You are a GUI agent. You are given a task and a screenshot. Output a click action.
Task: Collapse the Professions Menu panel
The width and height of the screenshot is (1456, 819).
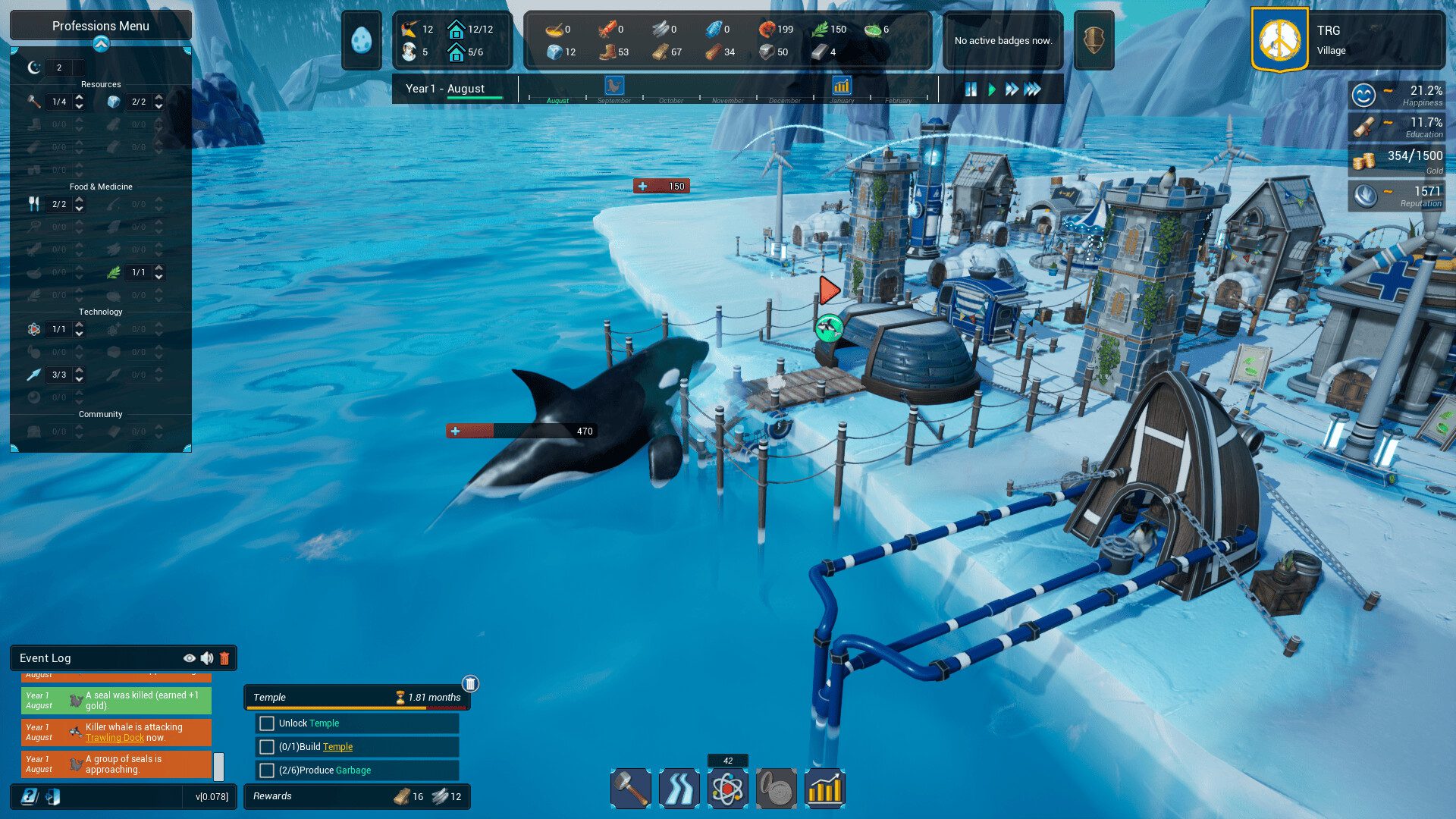pyautogui.click(x=101, y=45)
